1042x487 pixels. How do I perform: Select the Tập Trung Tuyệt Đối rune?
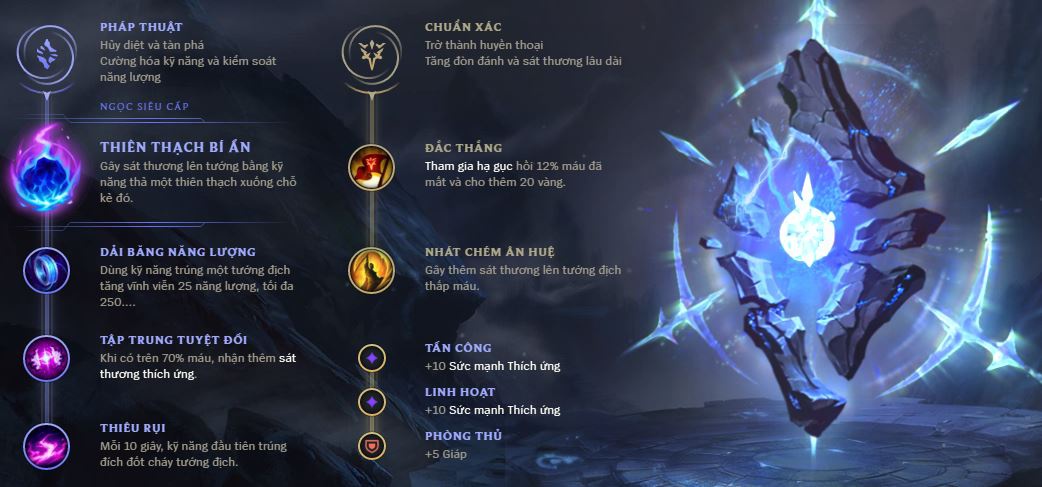46,357
